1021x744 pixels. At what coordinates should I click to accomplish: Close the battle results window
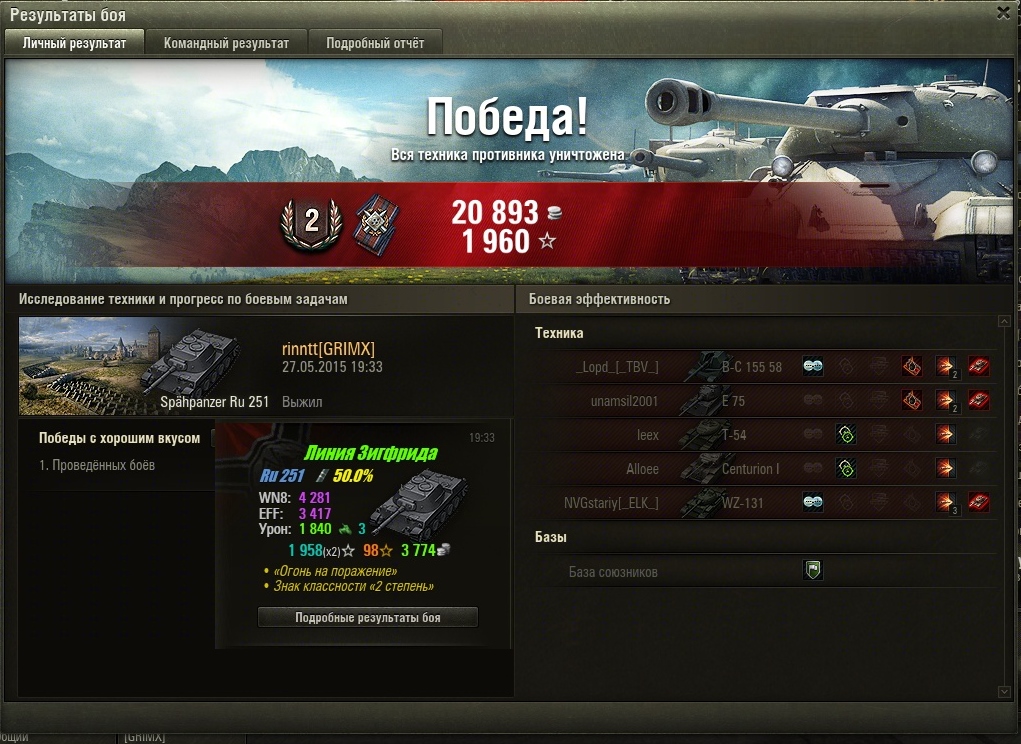pyautogui.click(x=1003, y=13)
